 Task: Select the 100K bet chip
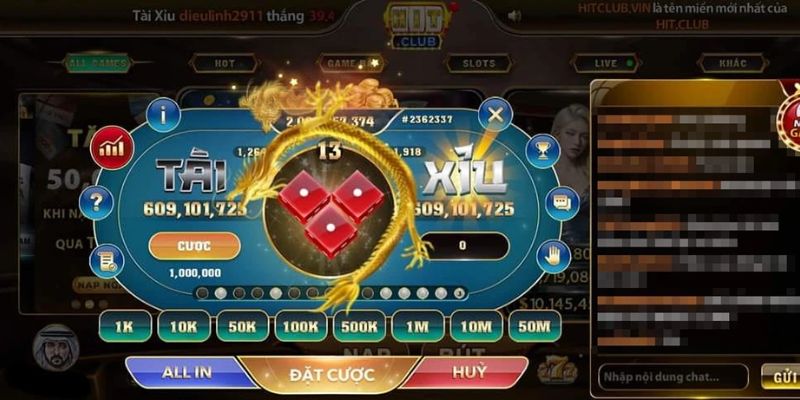point(300,325)
